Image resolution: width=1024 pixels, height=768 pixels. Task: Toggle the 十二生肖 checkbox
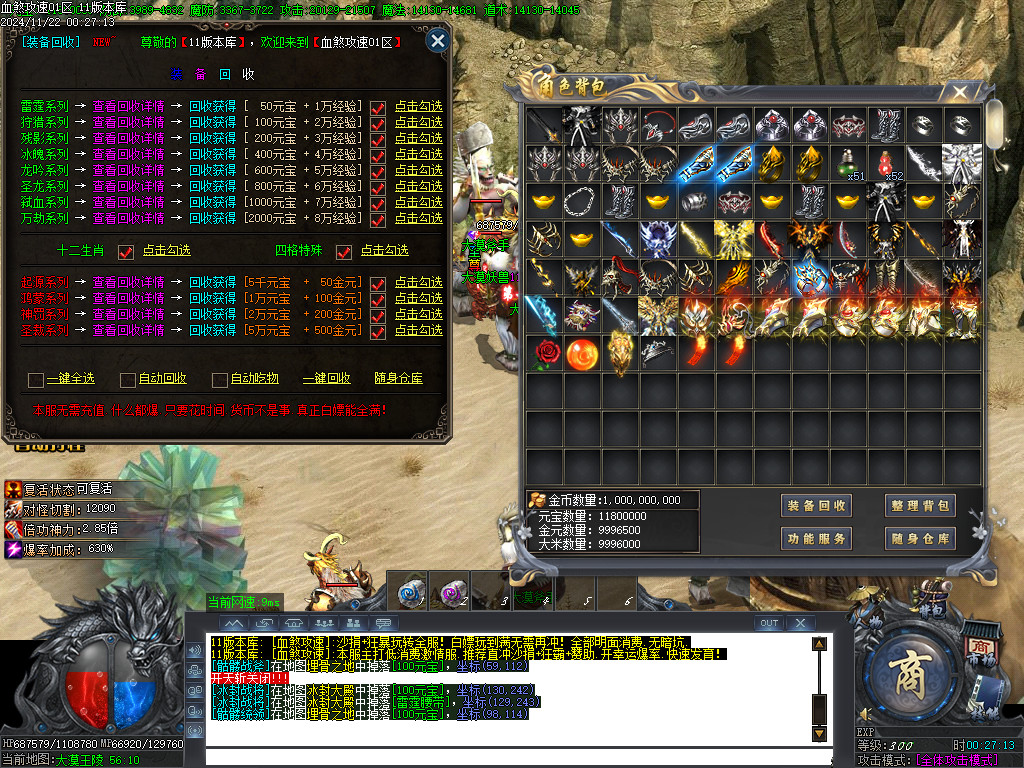[x=126, y=251]
